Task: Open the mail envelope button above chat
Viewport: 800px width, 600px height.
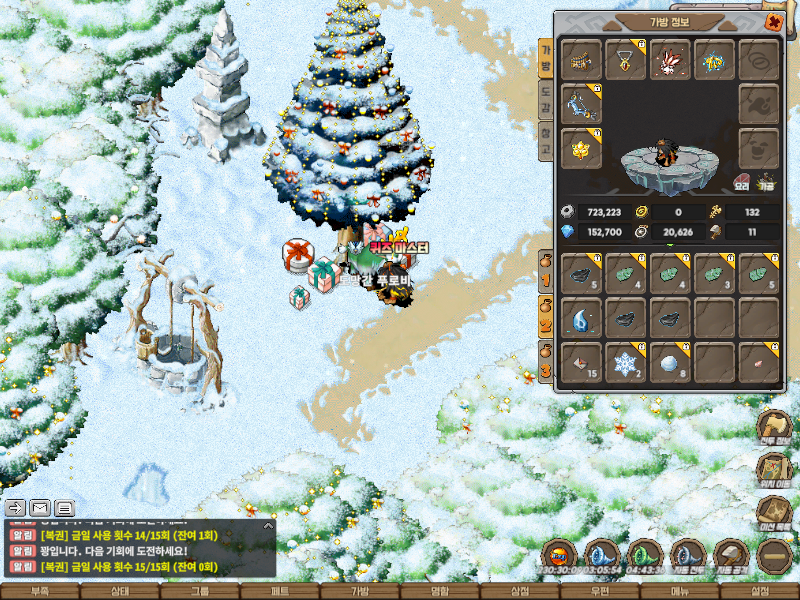Action: click(40, 507)
